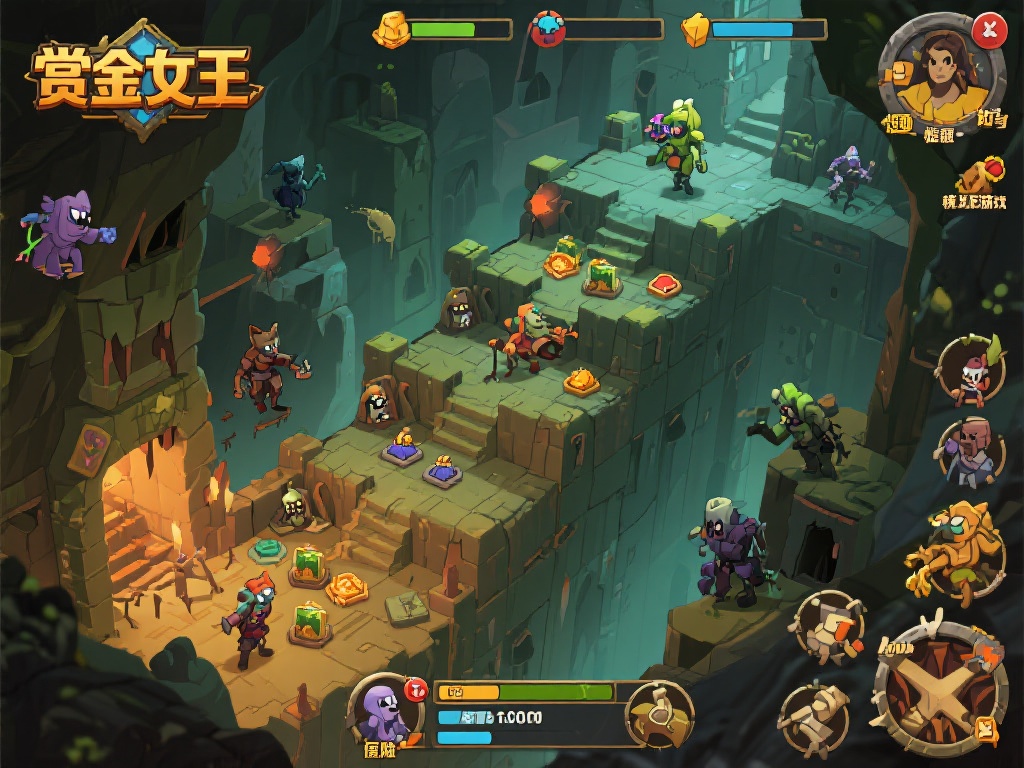Pick the golden goggled creature portrait
Image resolution: width=1024 pixels, height=768 pixels.
955,551
